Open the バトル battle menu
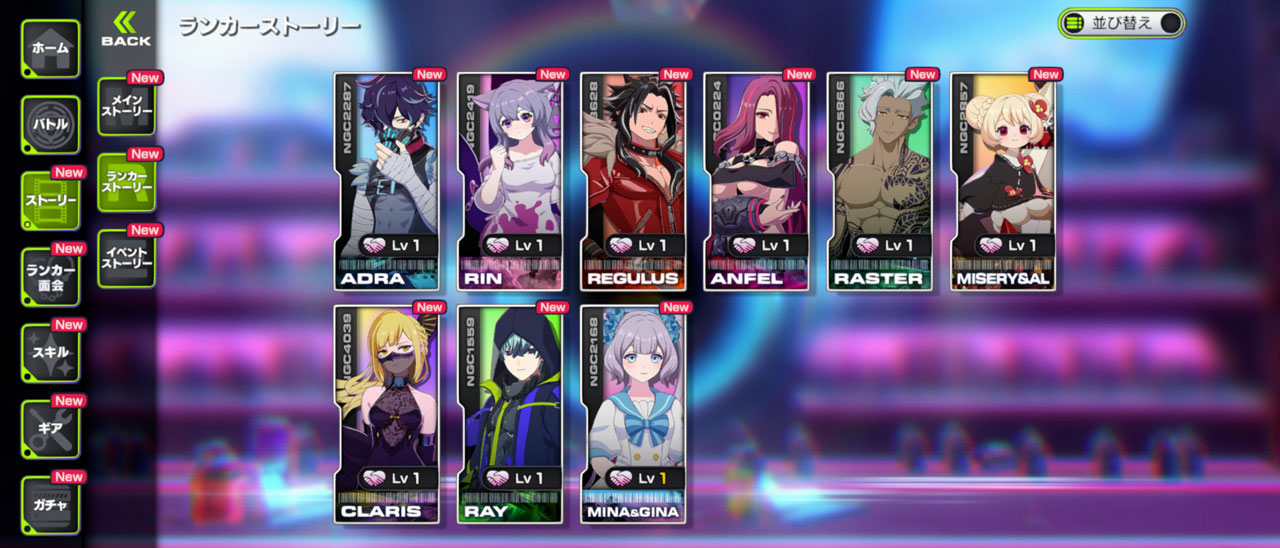Screen dimensions: 1280x548 pos(50,125)
